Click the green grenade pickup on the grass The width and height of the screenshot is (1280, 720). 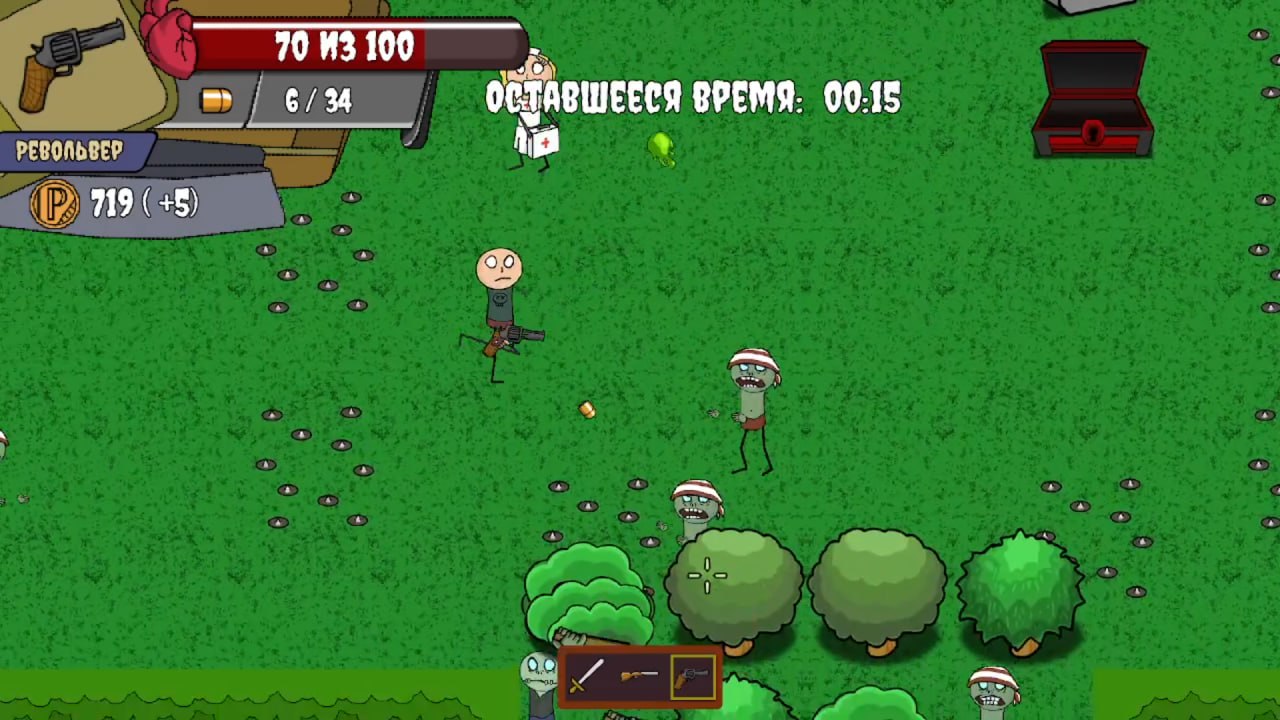tap(660, 150)
